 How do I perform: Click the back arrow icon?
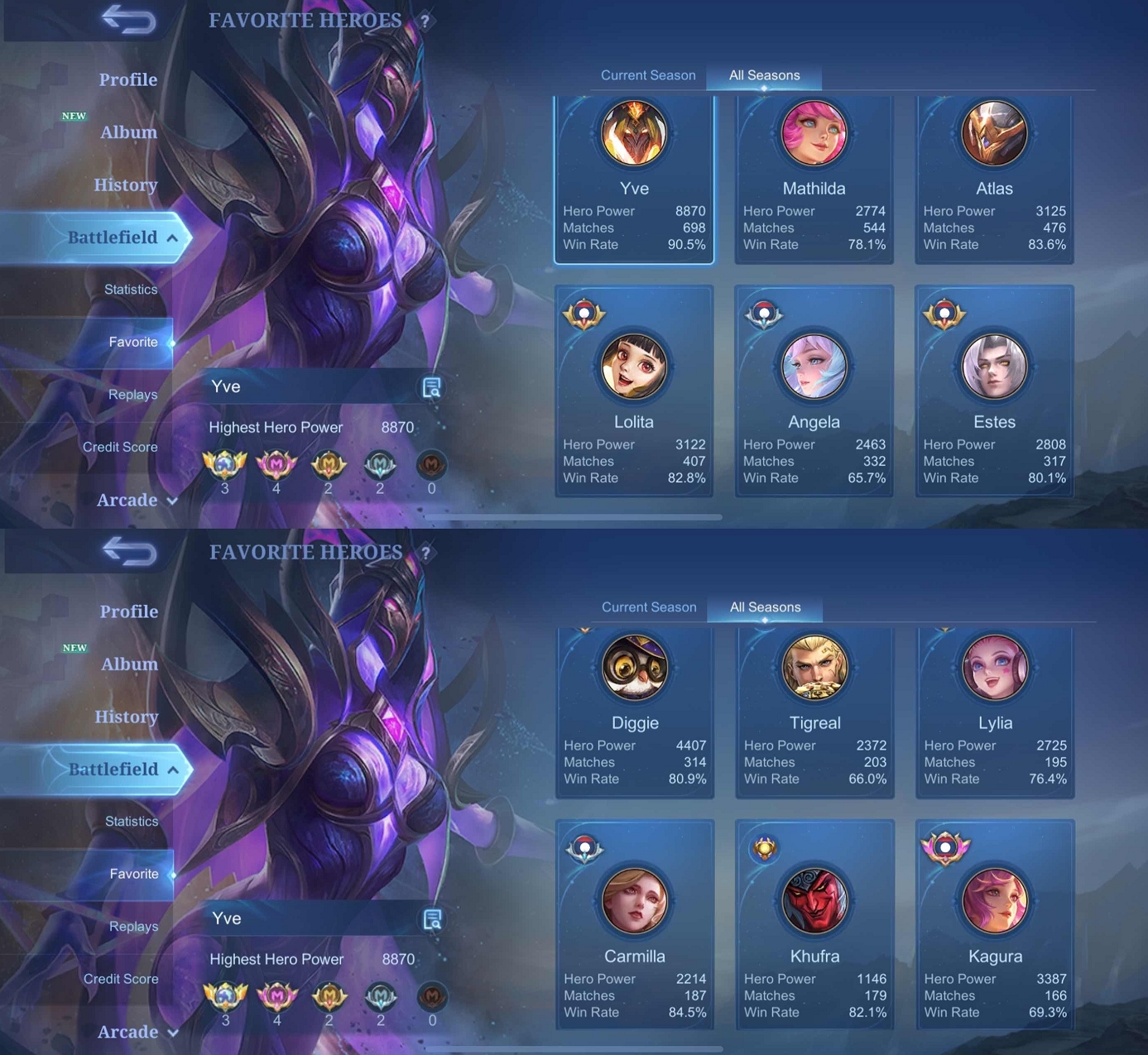pos(128,21)
